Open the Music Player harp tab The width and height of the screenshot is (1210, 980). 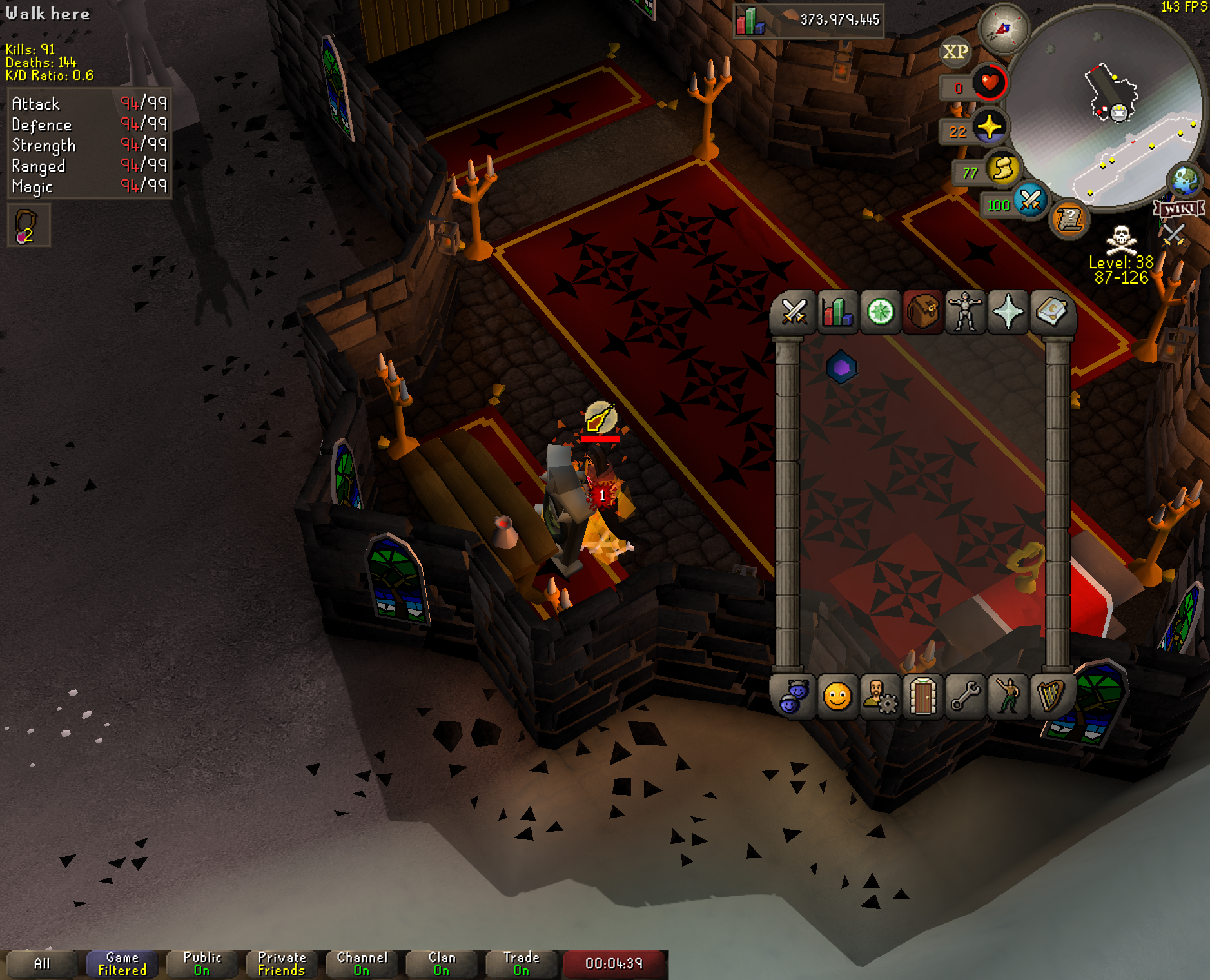tap(1051, 696)
